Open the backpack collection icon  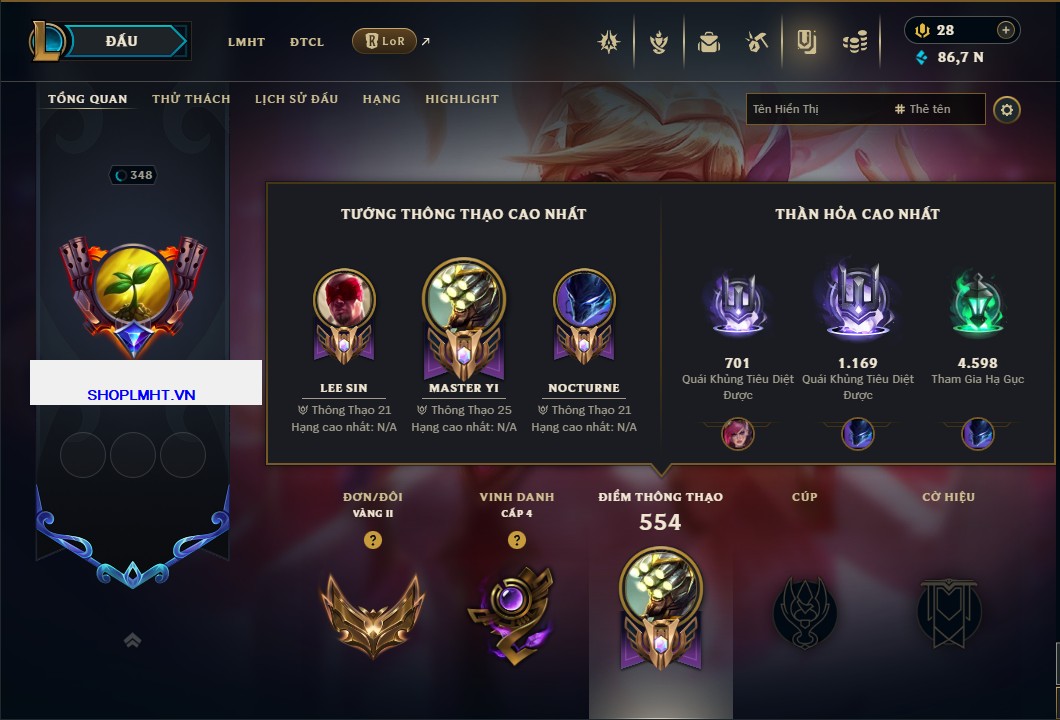[x=709, y=42]
